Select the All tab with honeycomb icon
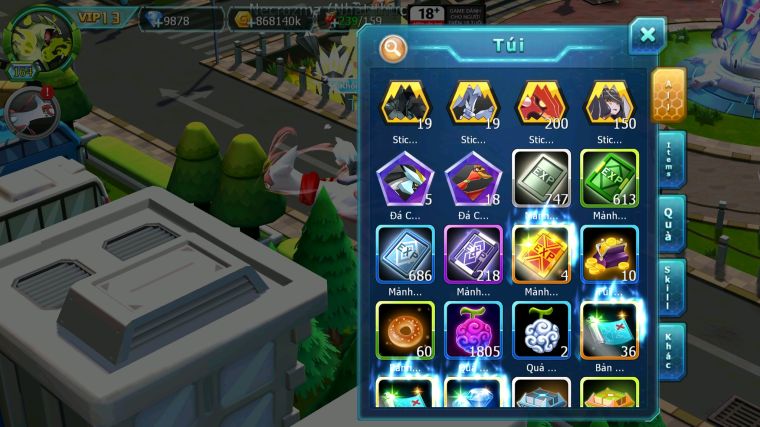760x427 pixels. pos(668,95)
